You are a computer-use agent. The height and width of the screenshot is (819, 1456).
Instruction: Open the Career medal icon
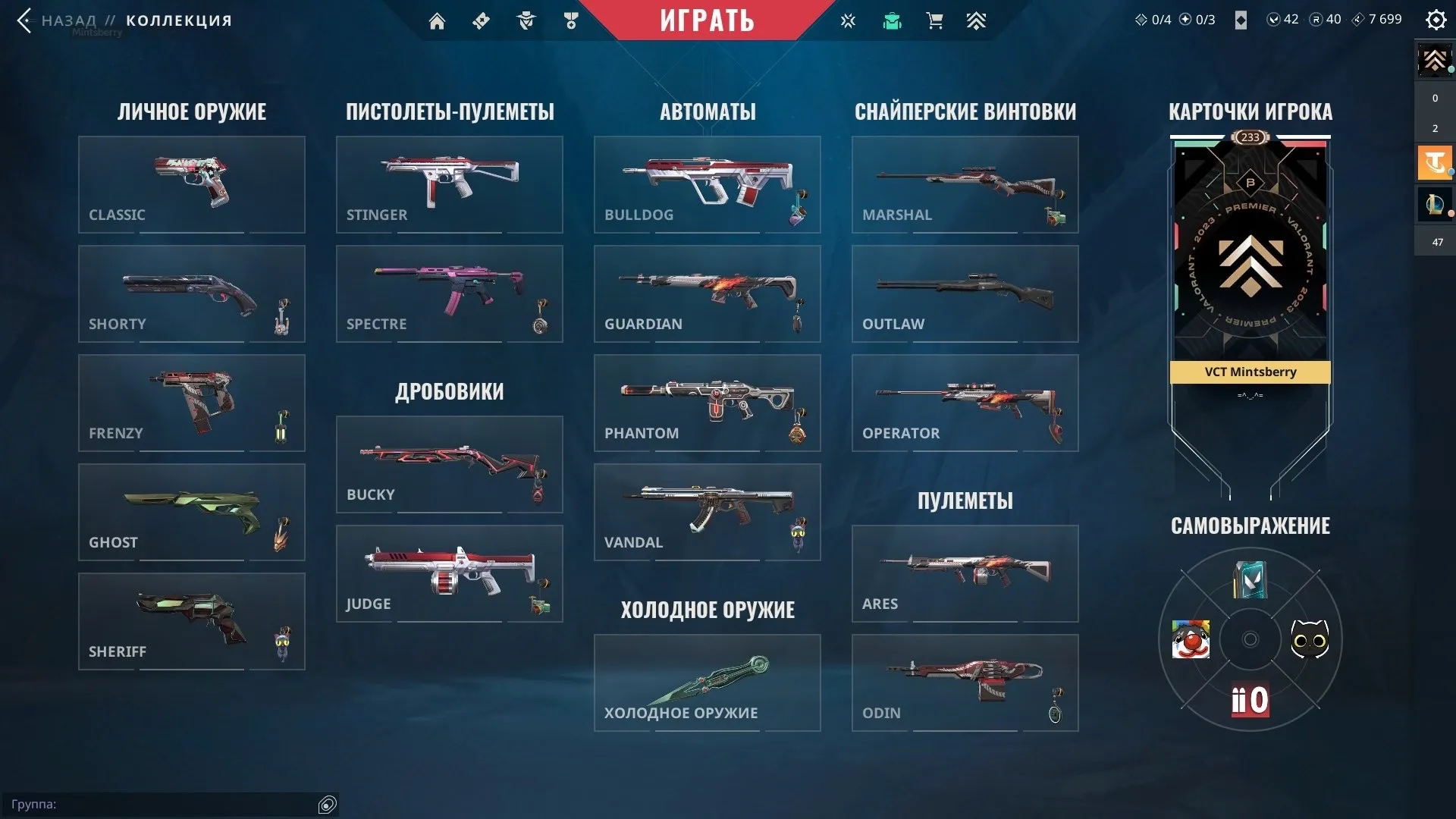571,20
